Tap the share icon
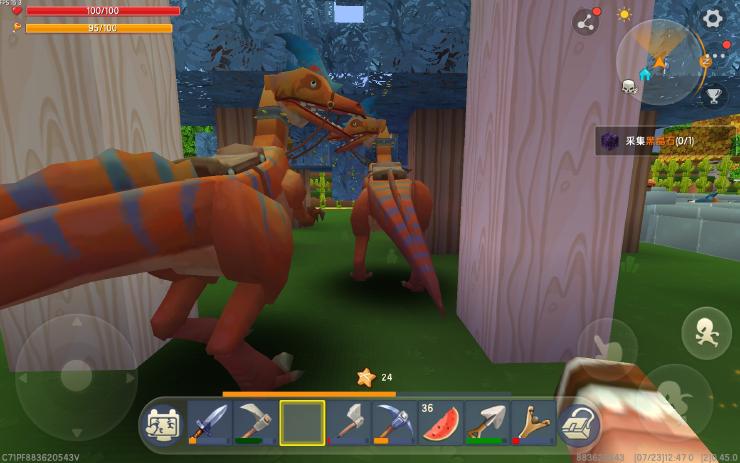Viewport: 740px width, 463px height. (x=586, y=21)
